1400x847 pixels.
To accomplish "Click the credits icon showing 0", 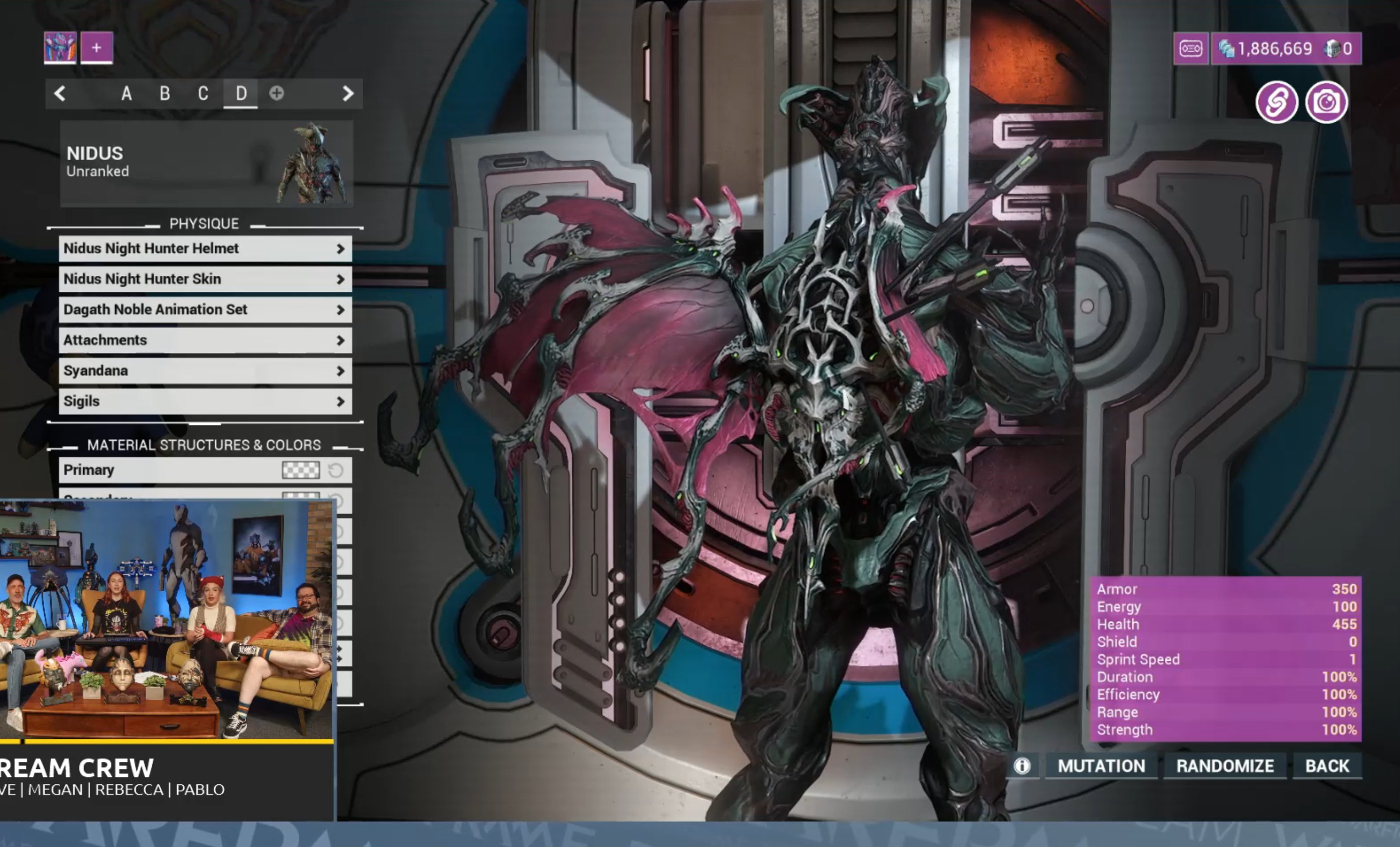I will 1332,49.
